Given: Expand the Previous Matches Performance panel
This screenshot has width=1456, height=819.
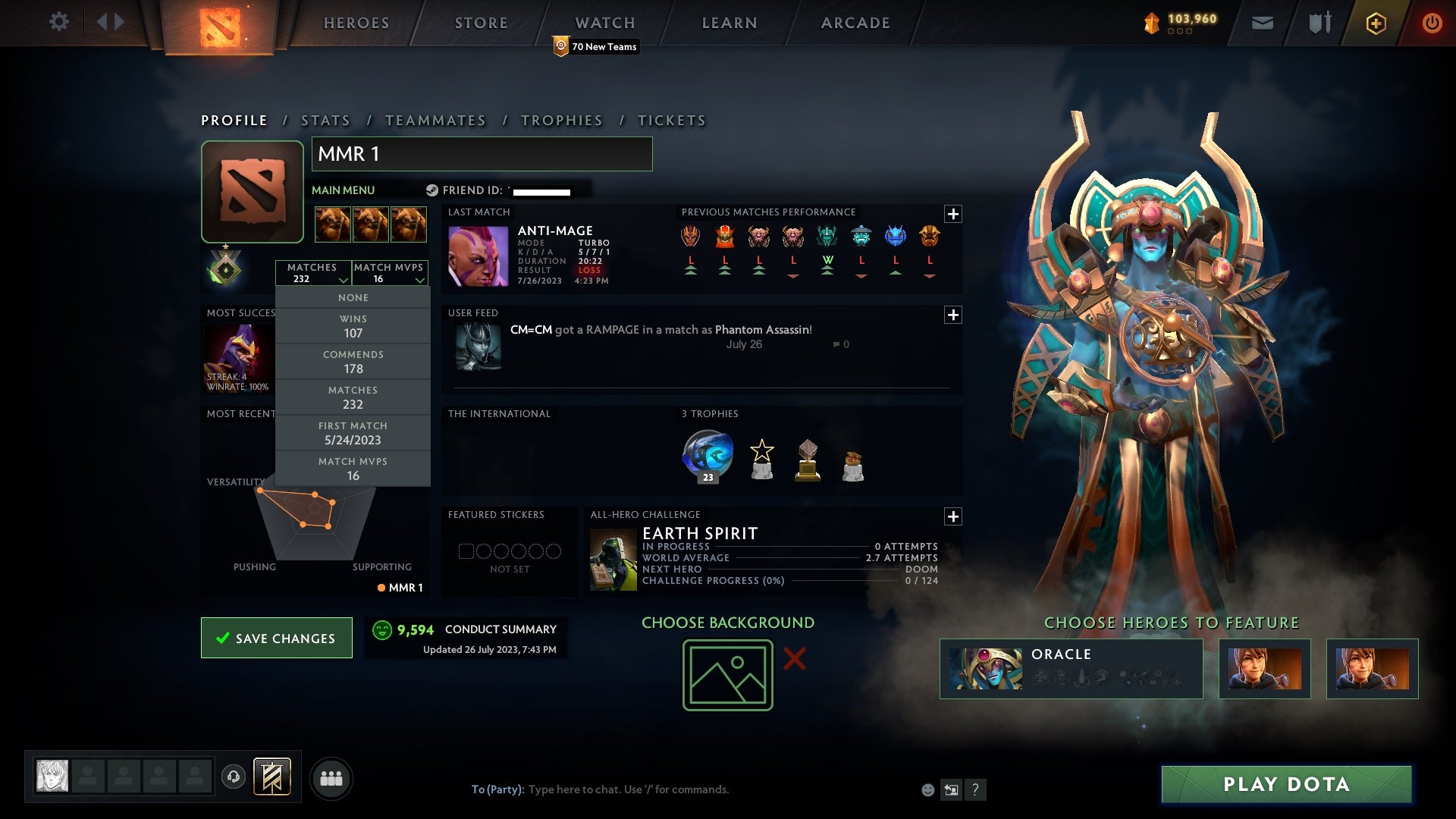Looking at the screenshot, I should [x=954, y=215].
